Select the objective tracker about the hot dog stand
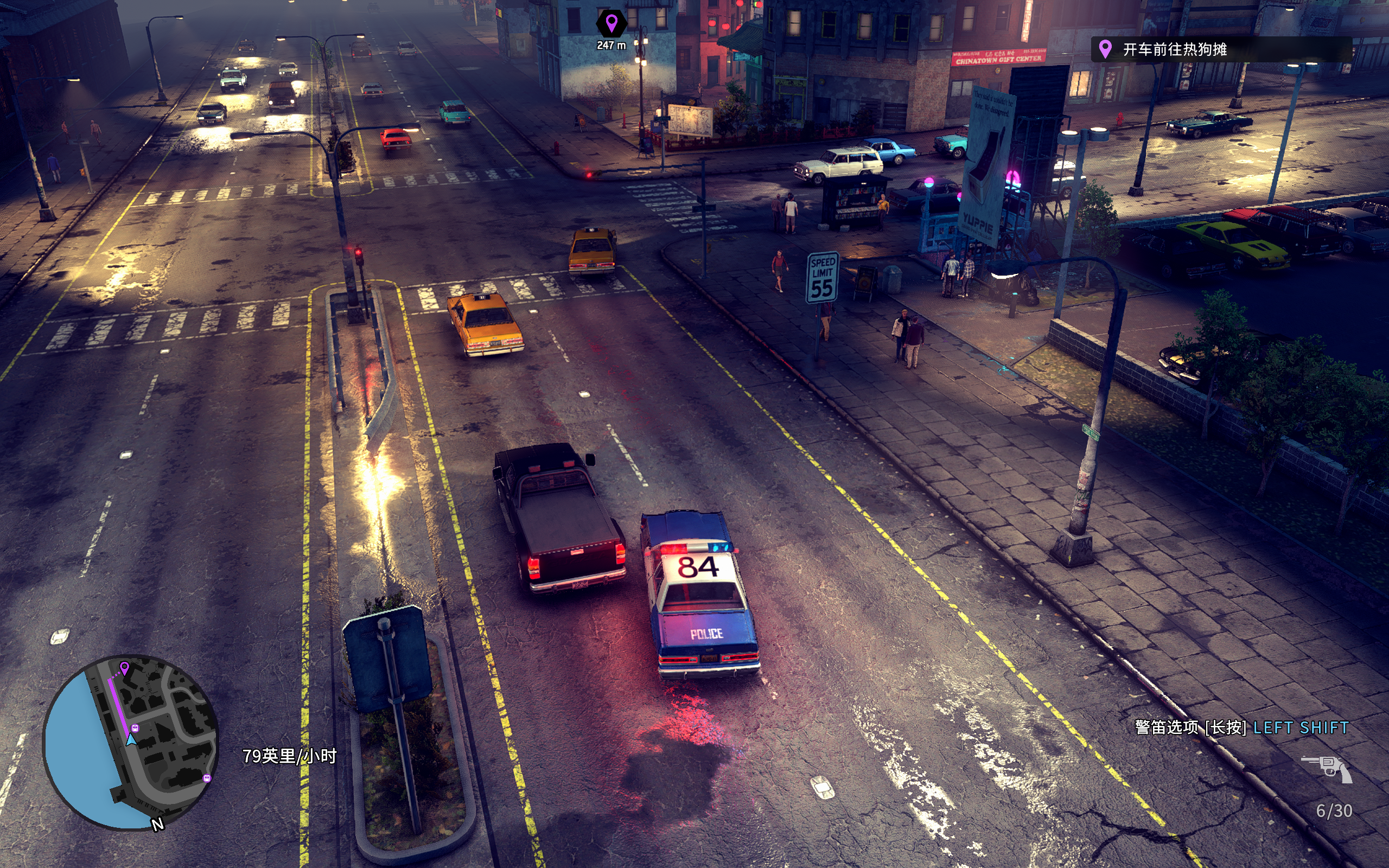Viewport: 1389px width, 868px height. click(1220, 49)
